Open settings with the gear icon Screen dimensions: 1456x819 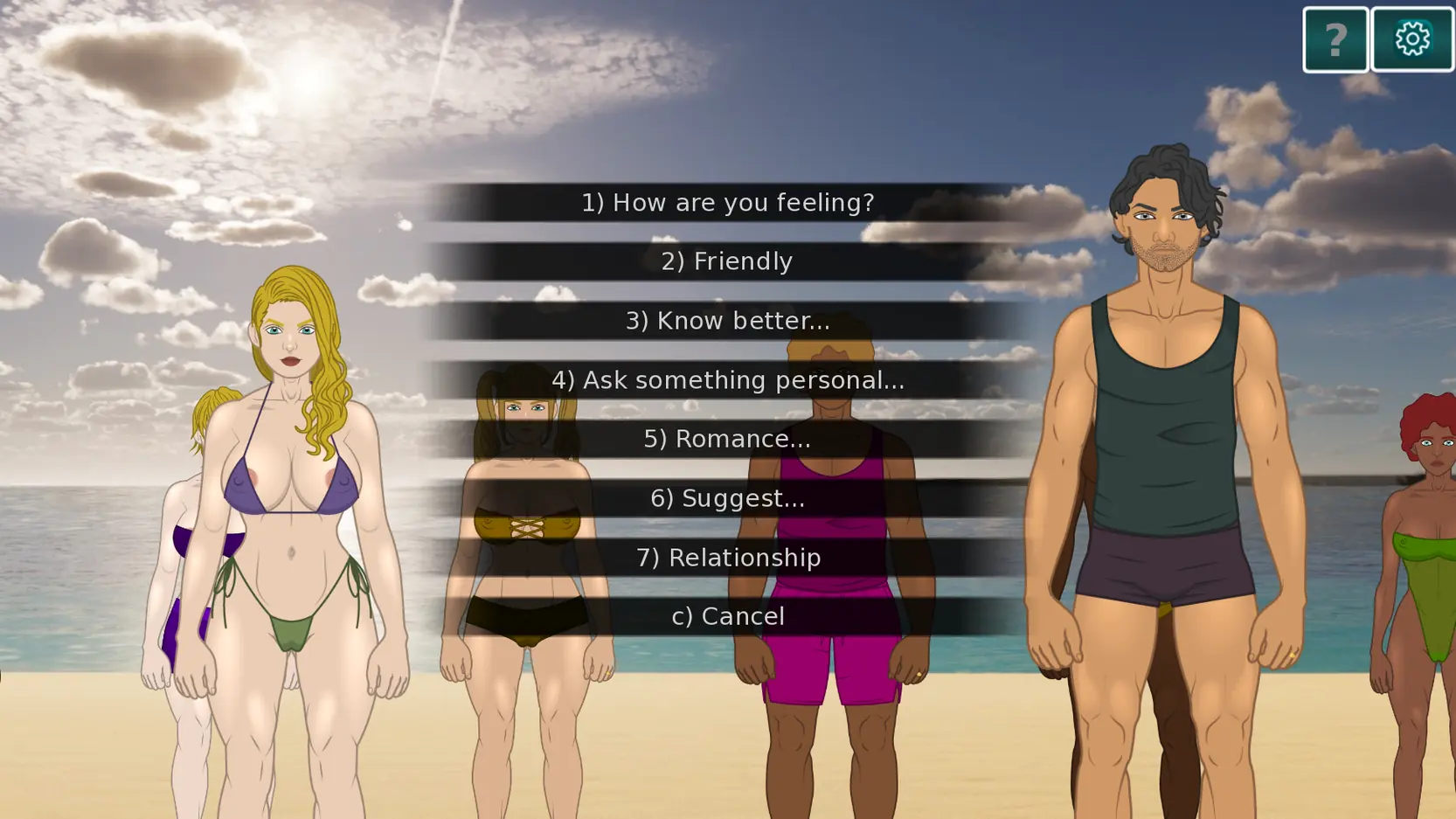[1411, 40]
